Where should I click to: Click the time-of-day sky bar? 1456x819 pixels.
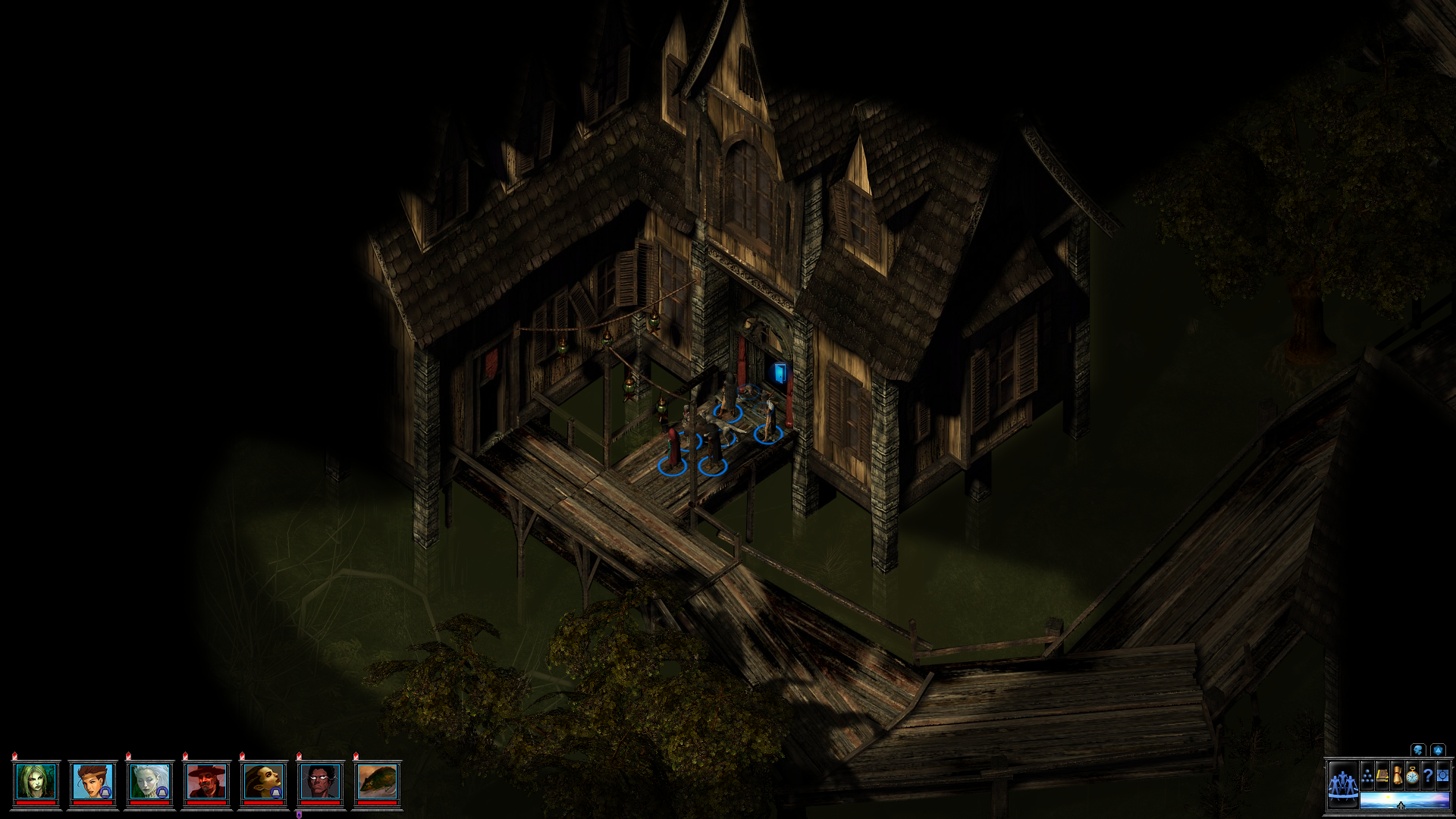click(x=1404, y=801)
